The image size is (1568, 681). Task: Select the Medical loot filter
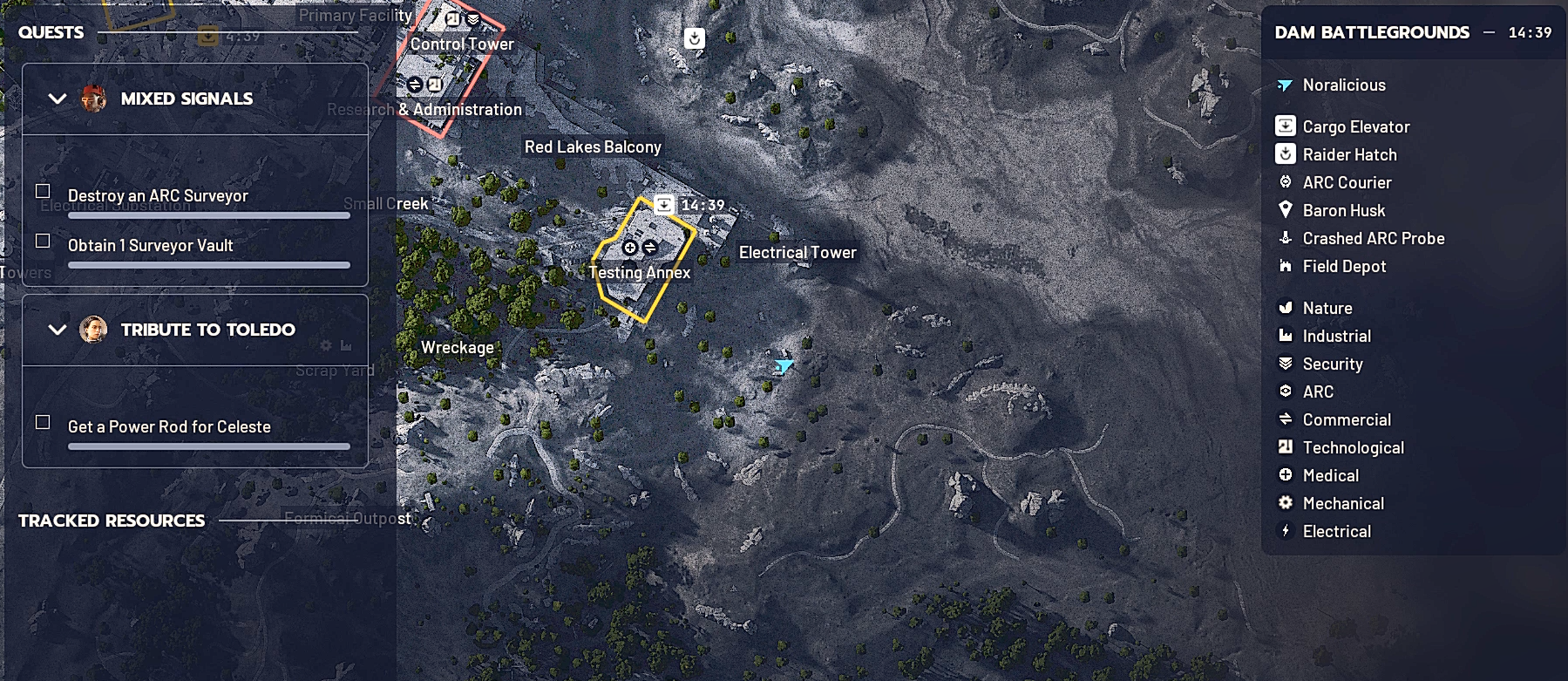click(1330, 475)
